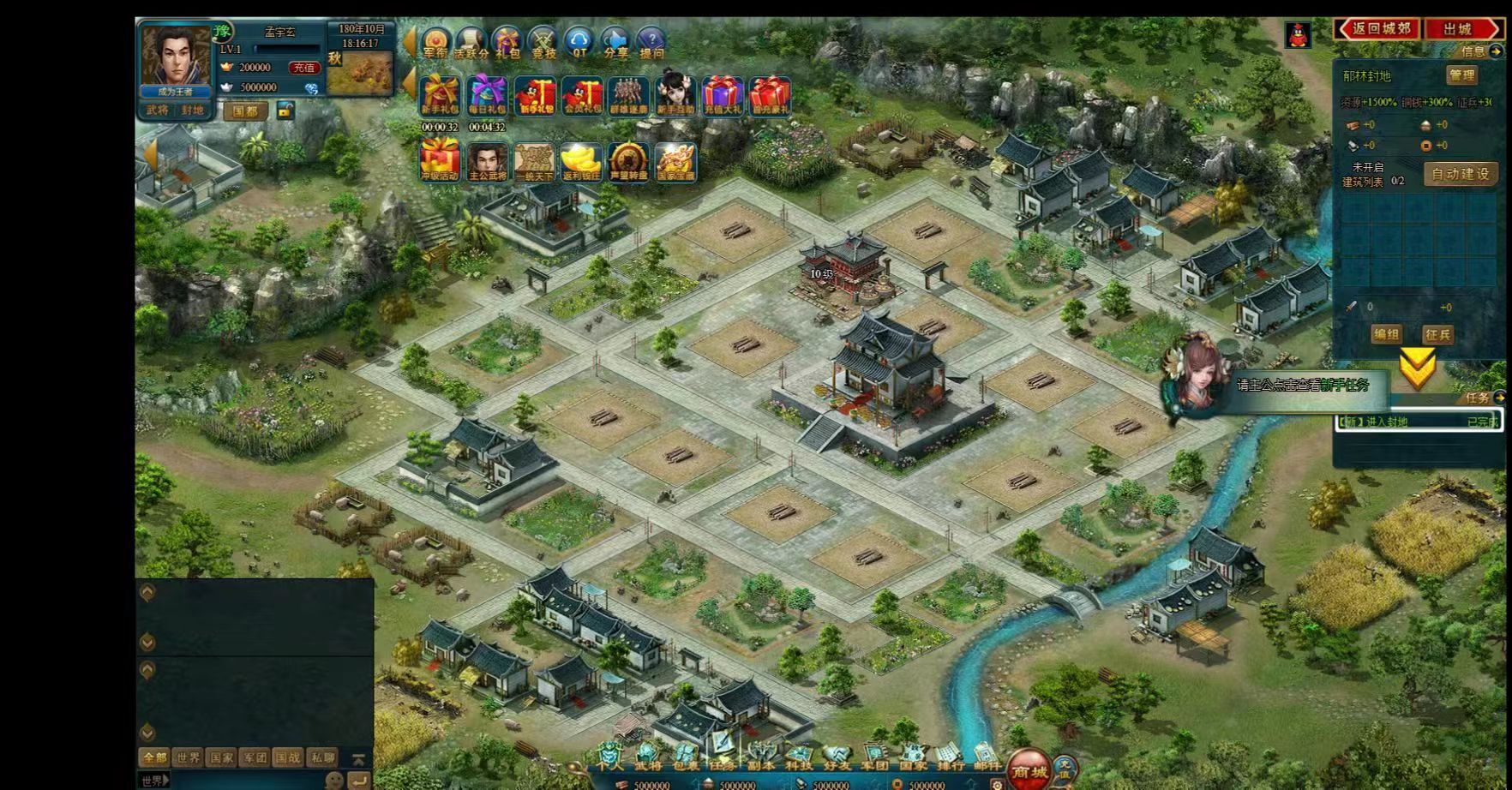Open the 竞技 arena icon
The image size is (1512, 790).
(x=543, y=43)
